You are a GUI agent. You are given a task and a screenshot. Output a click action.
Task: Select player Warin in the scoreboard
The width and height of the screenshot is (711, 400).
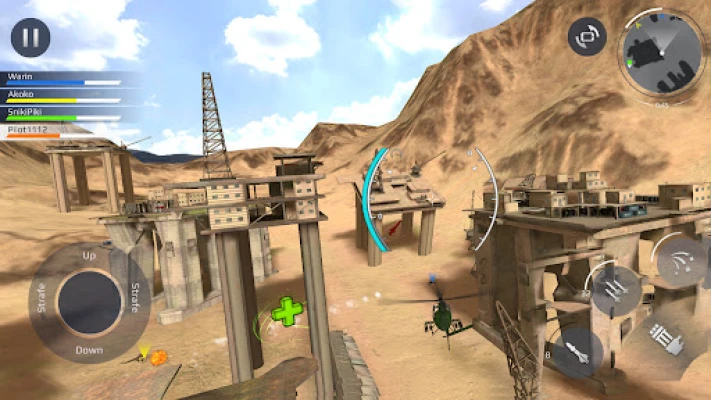point(60,77)
